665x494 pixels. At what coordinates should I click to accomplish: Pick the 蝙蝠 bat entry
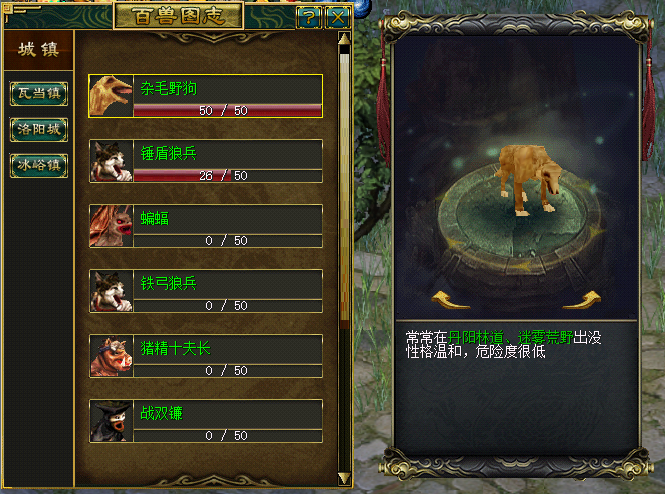[206, 226]
